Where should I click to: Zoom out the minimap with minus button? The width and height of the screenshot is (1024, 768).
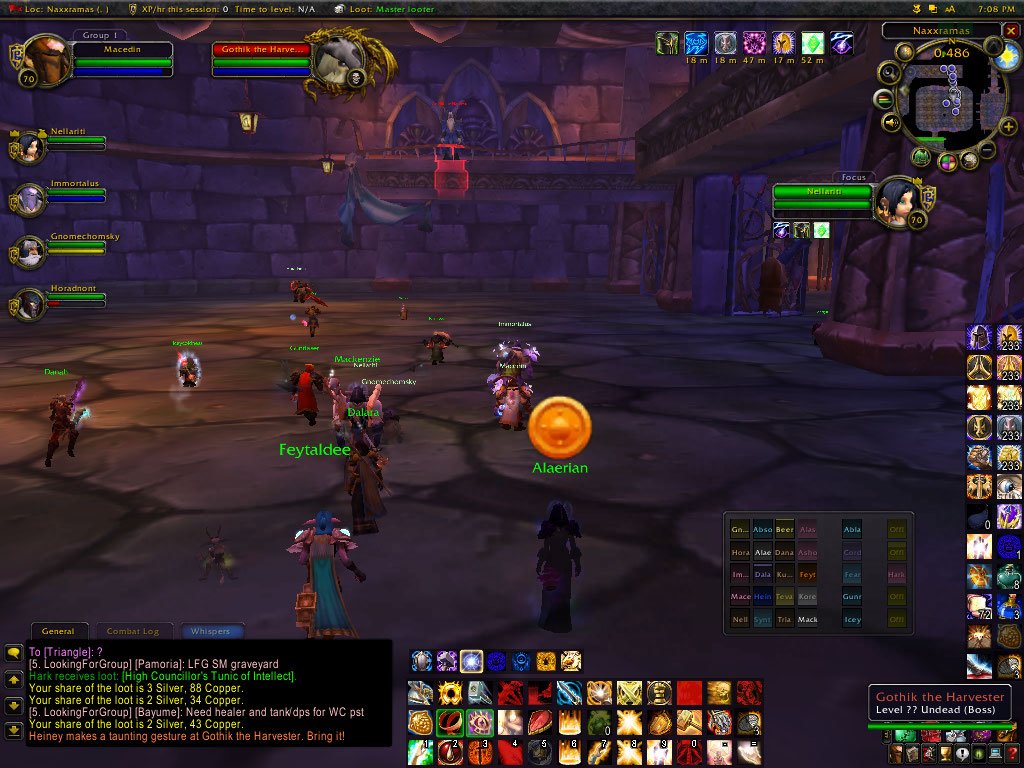click(x=987, y=151)
